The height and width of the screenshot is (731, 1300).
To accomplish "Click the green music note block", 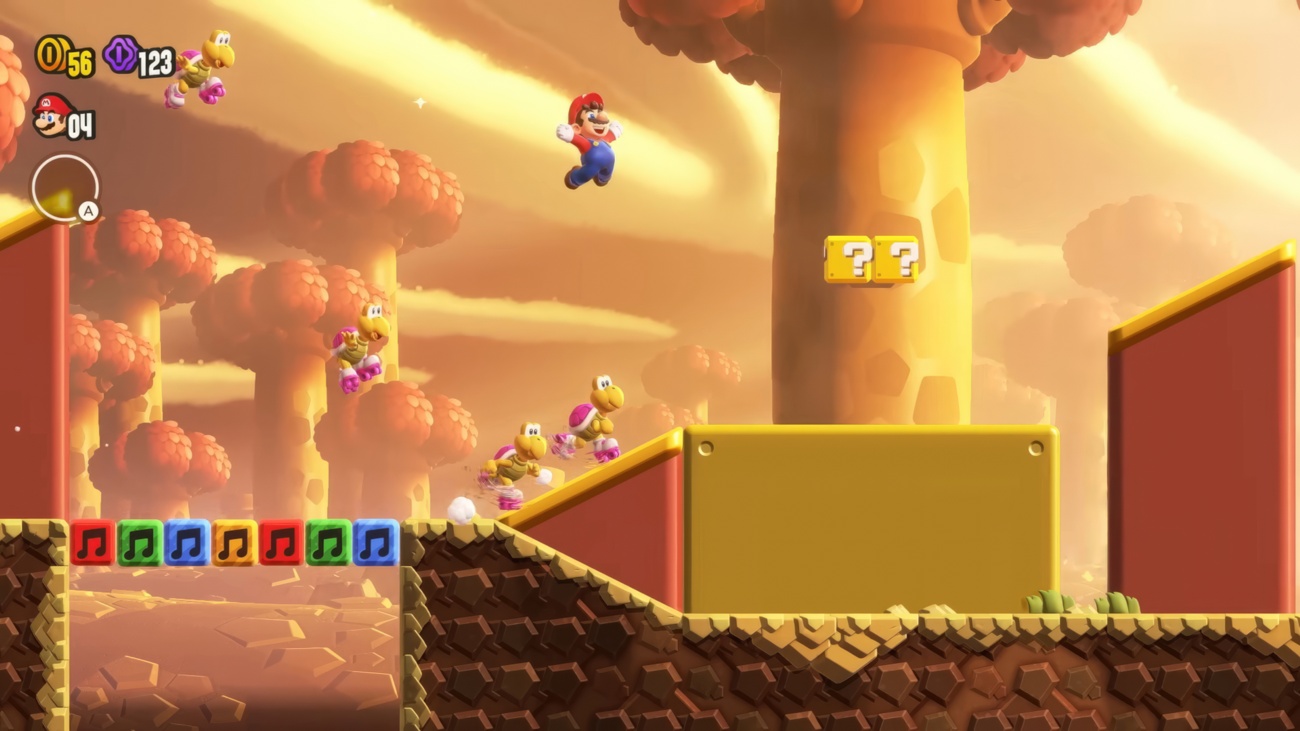I will (137, 540).
